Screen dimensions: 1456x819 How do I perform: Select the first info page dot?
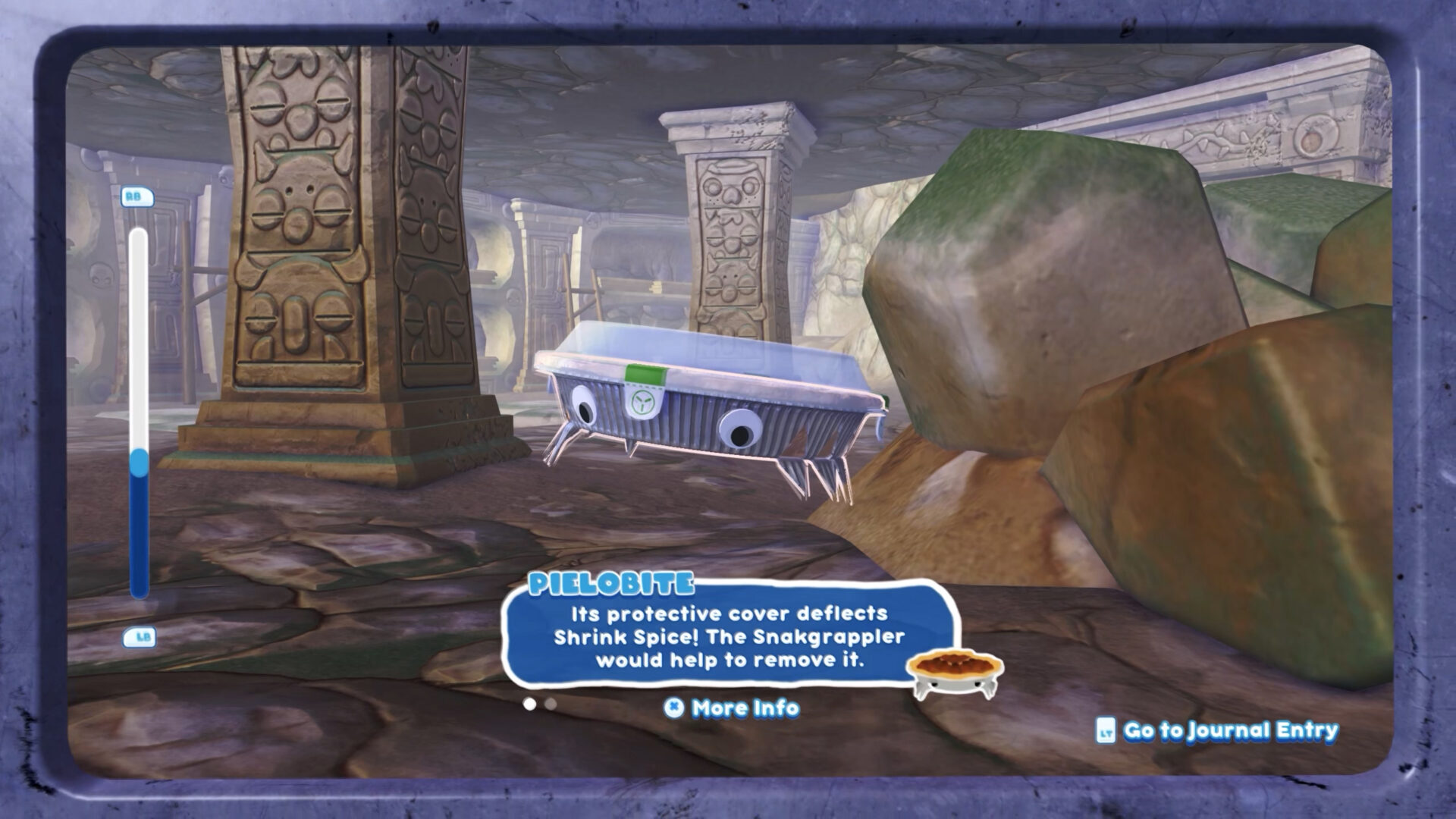529,704
